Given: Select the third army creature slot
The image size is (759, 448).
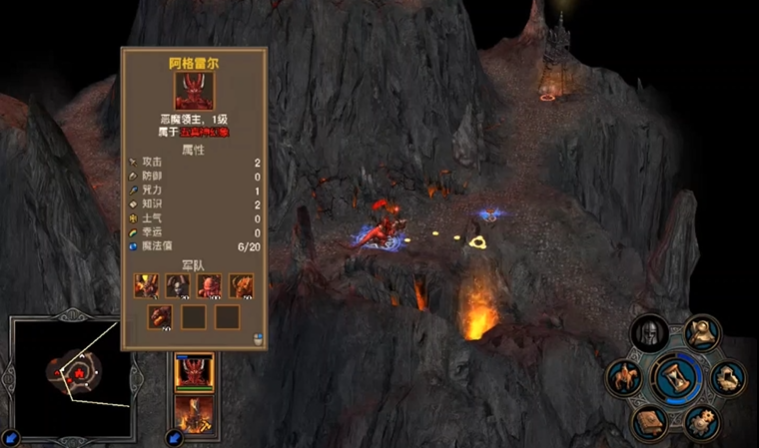Looking at the screenshot, I should click(208, 286).
